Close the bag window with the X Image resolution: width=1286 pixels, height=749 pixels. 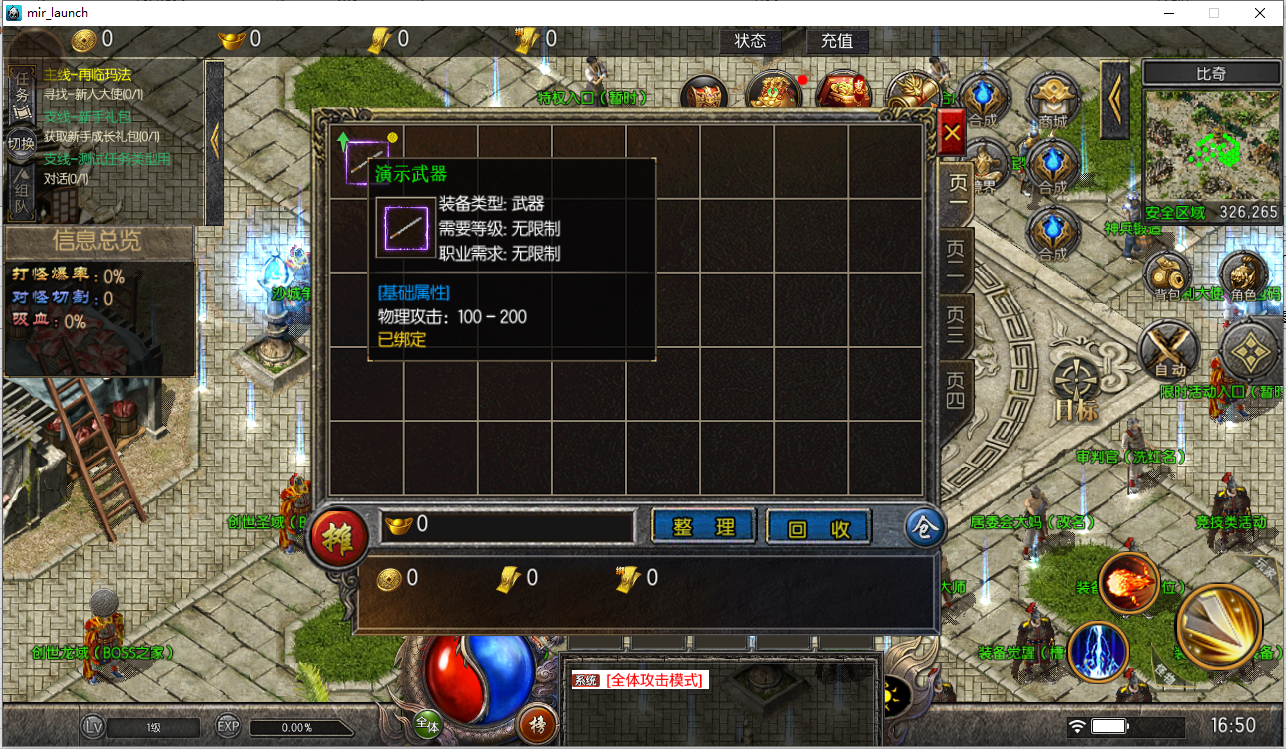(x=953, y=131)
